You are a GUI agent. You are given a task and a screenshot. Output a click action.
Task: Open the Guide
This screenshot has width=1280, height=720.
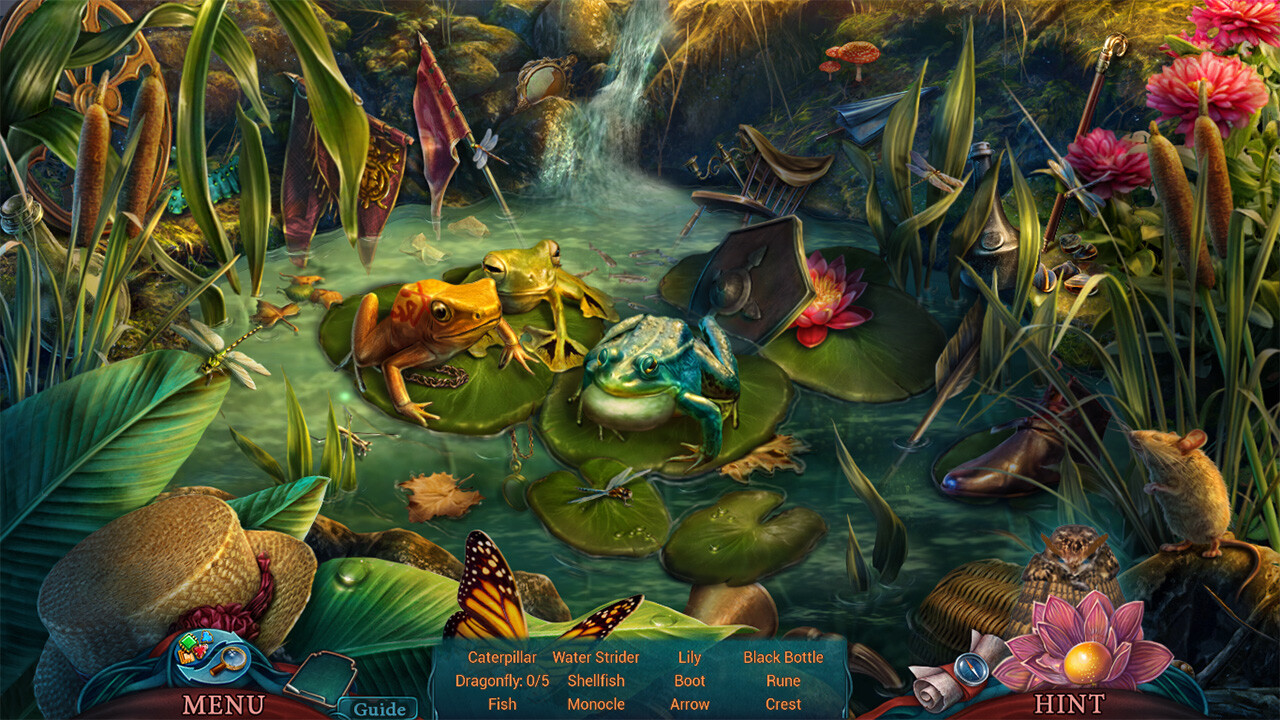380,707
